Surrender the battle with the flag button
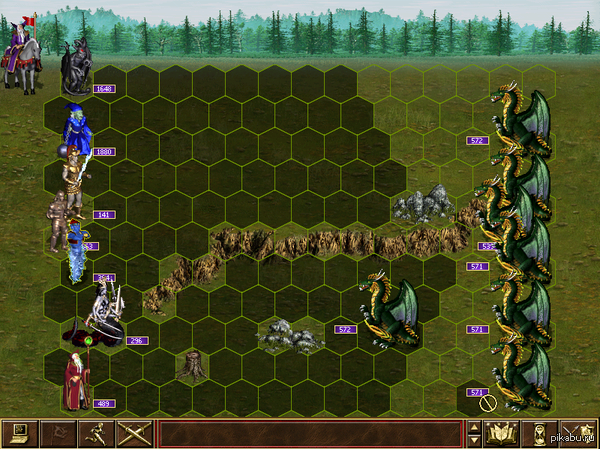Viewport: 600px width, 449px height. tap(58, 433)
